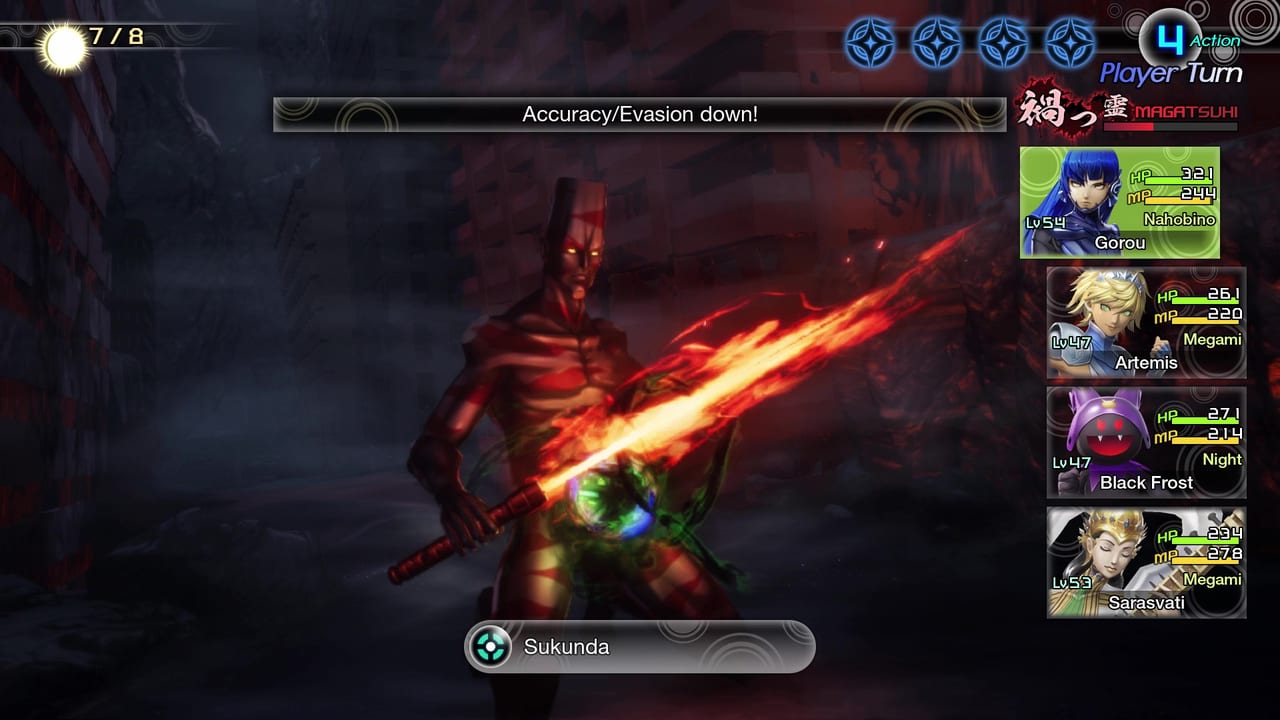The width and height of the screenshot is (1280, 720).
Task: Click the Sukunda skill icon
Action: (x=489, y=646)
